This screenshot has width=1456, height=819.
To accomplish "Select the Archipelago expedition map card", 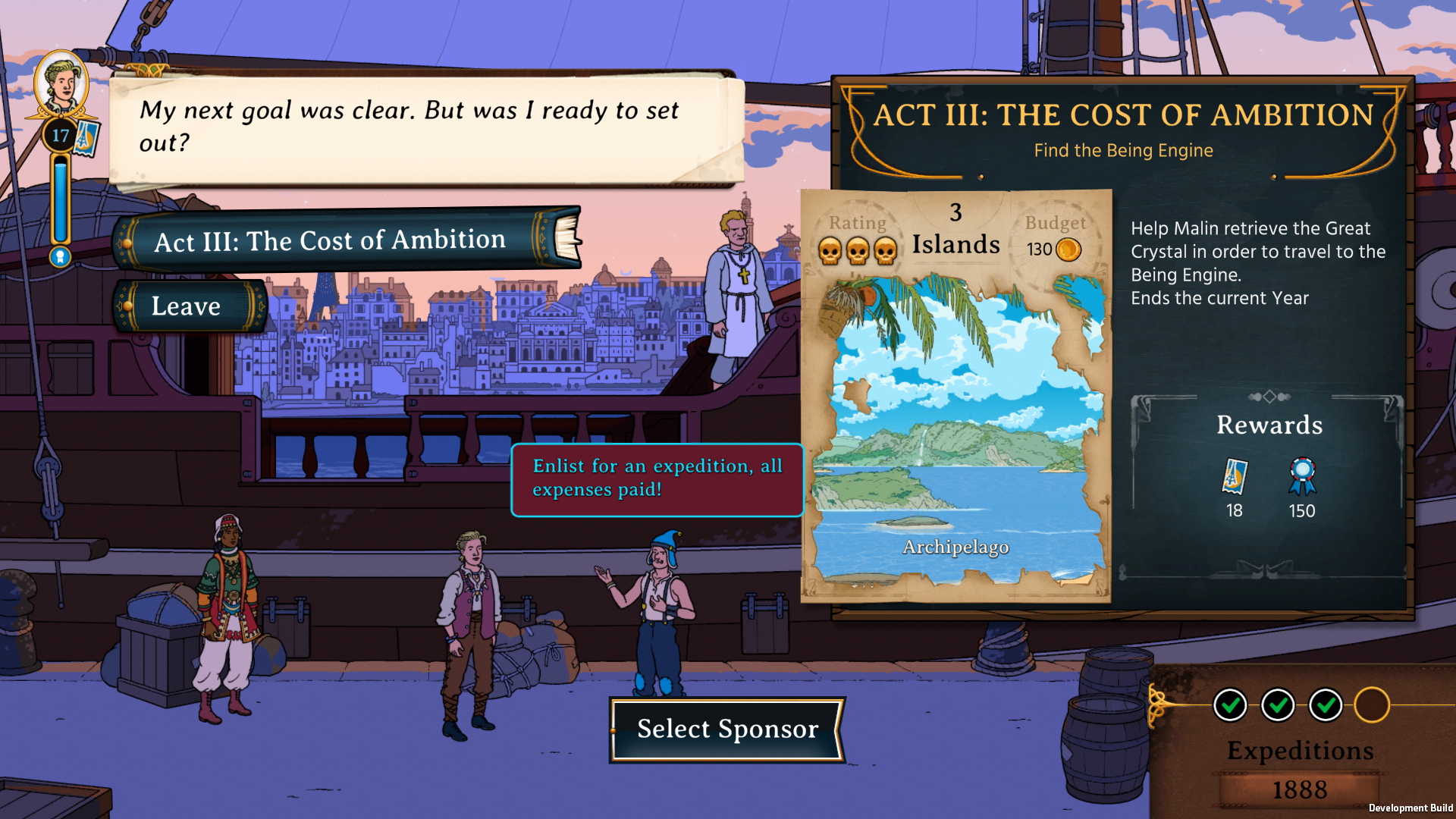I will coord(956,396).
